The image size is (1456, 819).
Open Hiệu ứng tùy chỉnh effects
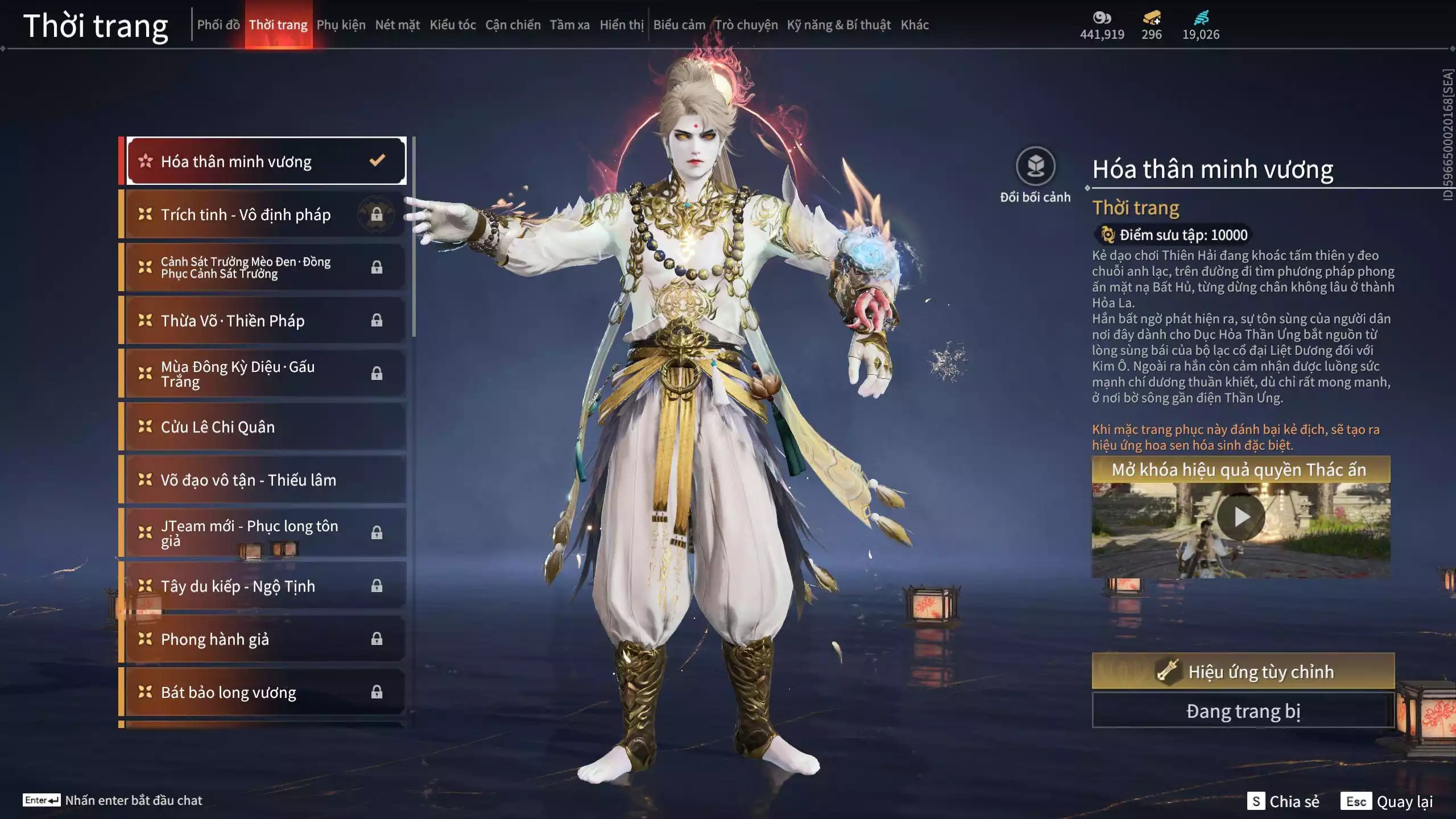click(1243, 672)
